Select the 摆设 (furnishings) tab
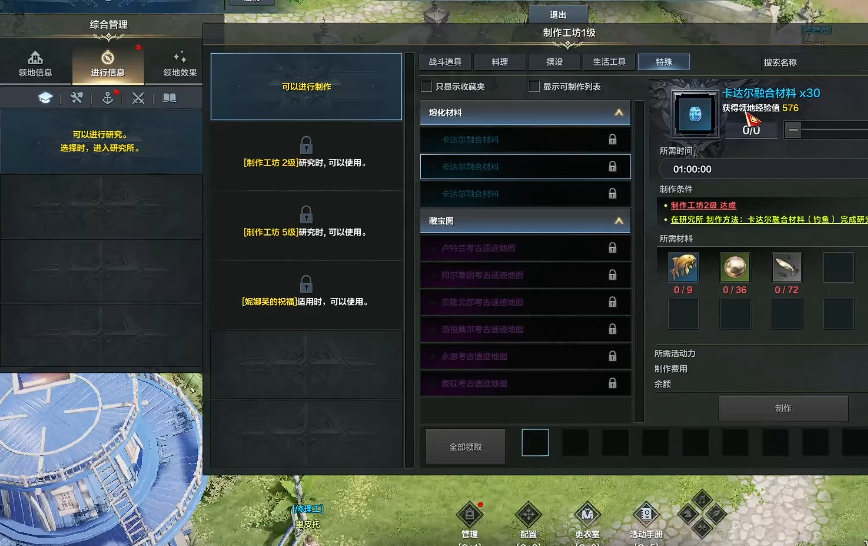The width and height of the screenshot is (868, 546). tap(554, 62)
